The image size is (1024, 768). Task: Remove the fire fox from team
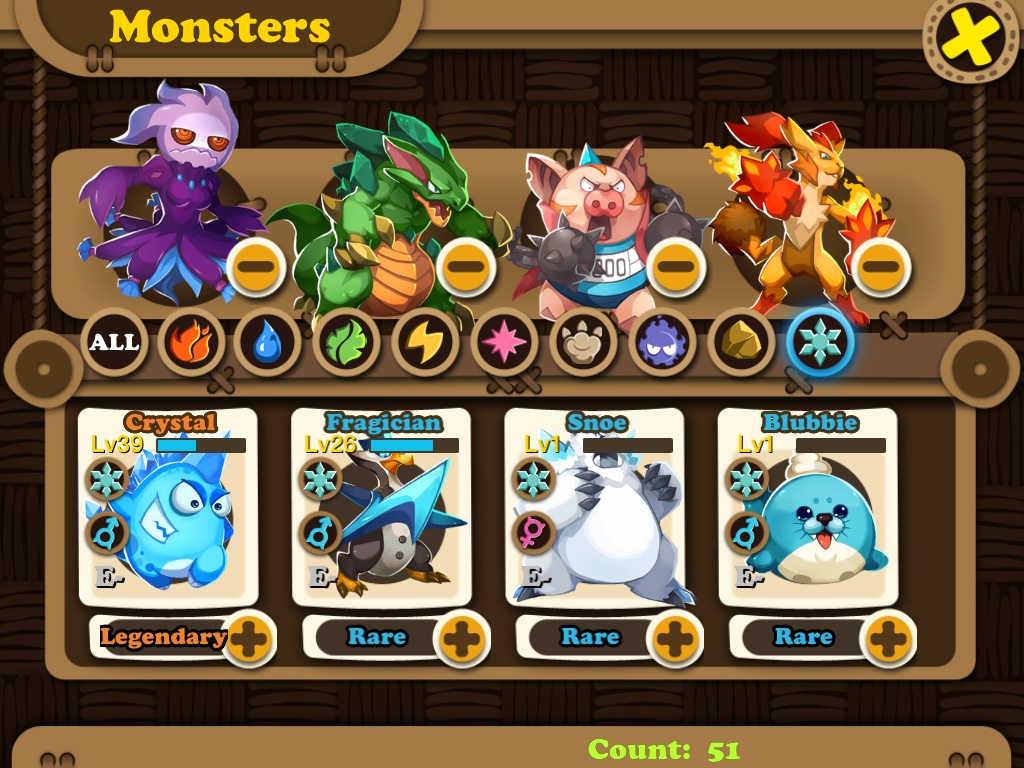[x=882, y=267]
